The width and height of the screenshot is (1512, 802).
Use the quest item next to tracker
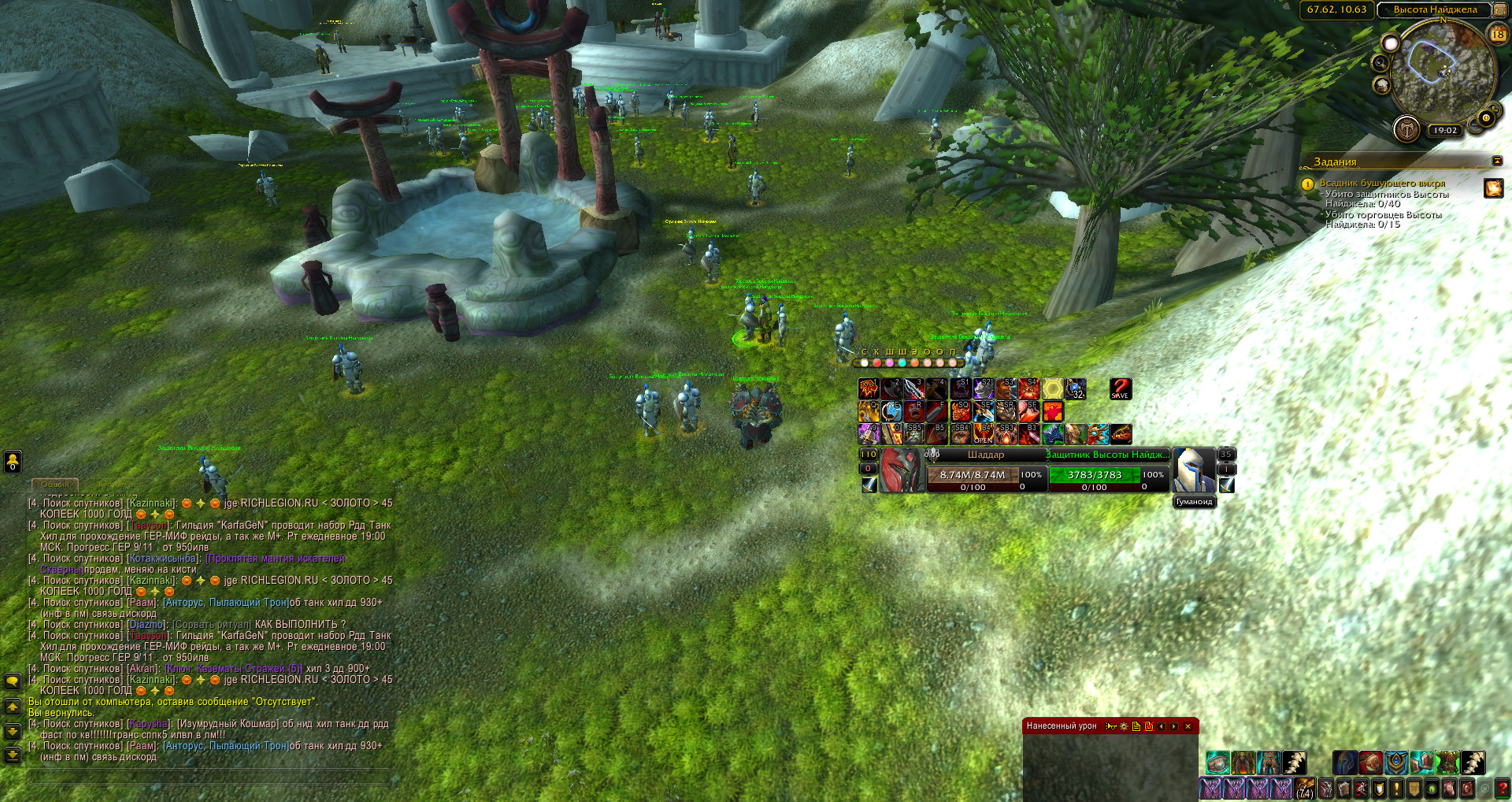1493,188
